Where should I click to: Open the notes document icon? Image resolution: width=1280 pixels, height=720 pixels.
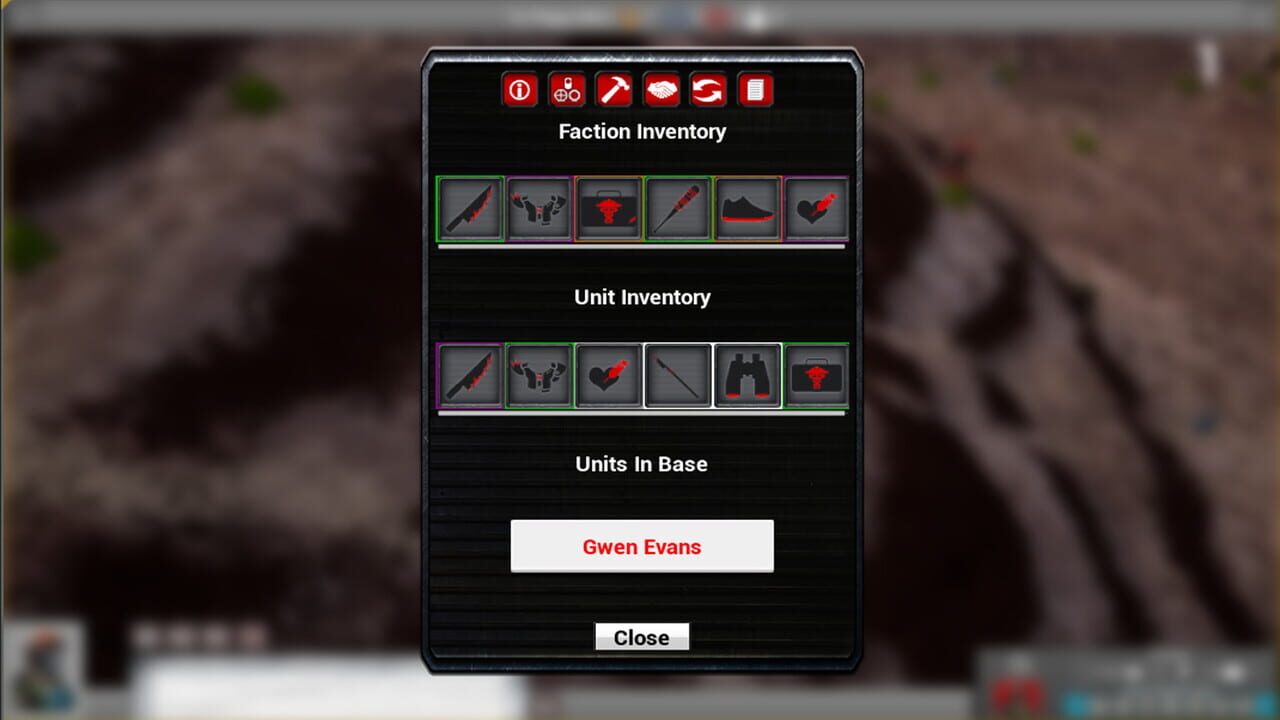pos(755,90)
